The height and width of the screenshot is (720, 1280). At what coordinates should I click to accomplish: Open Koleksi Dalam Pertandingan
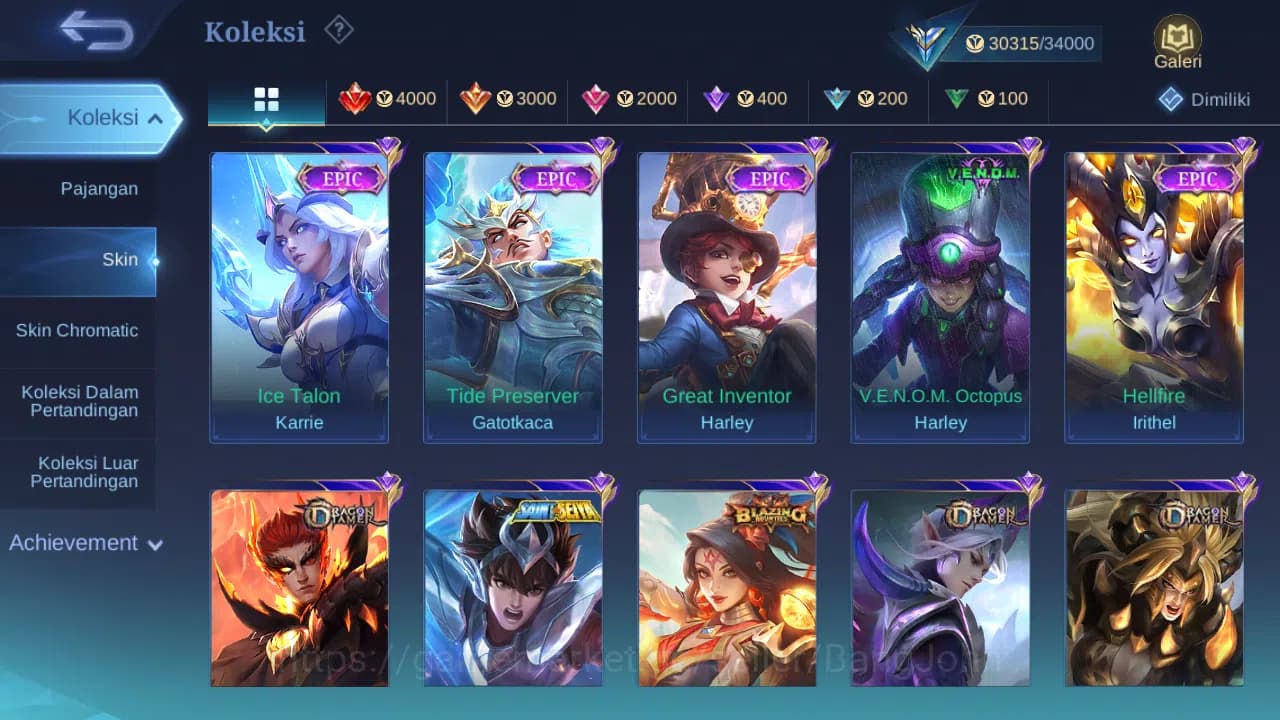79,401
